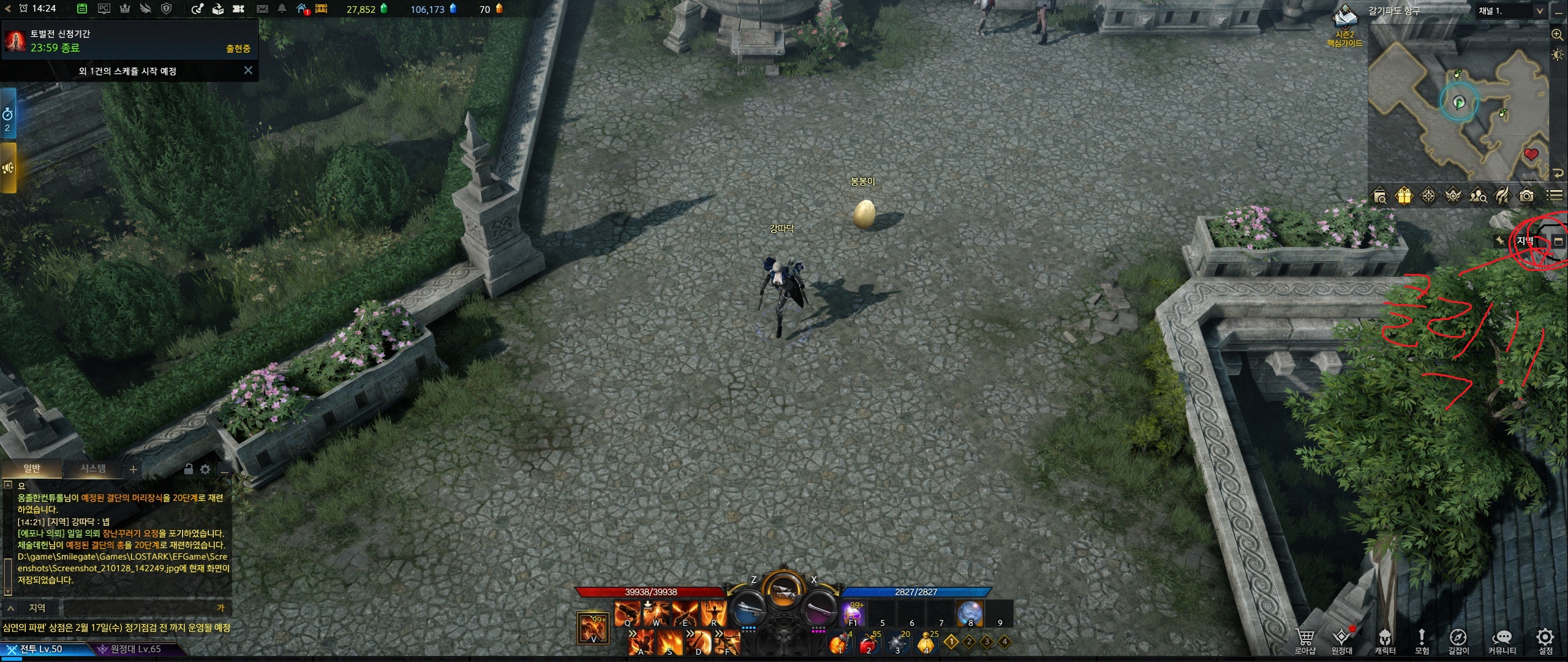Screen dimensions: 1568x662
Task: Open the 캐릭터 character menu
Action: pos(1384,641)
